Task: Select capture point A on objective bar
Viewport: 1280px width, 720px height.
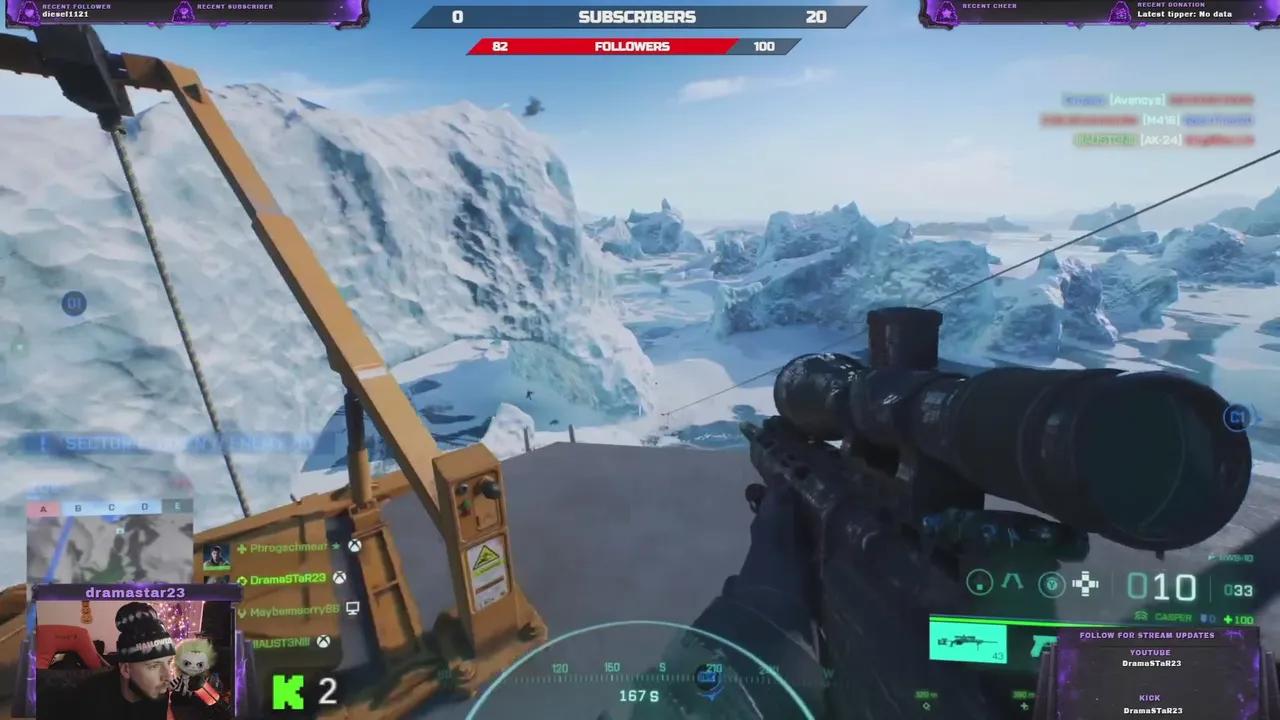Action: tap(43, 509)
